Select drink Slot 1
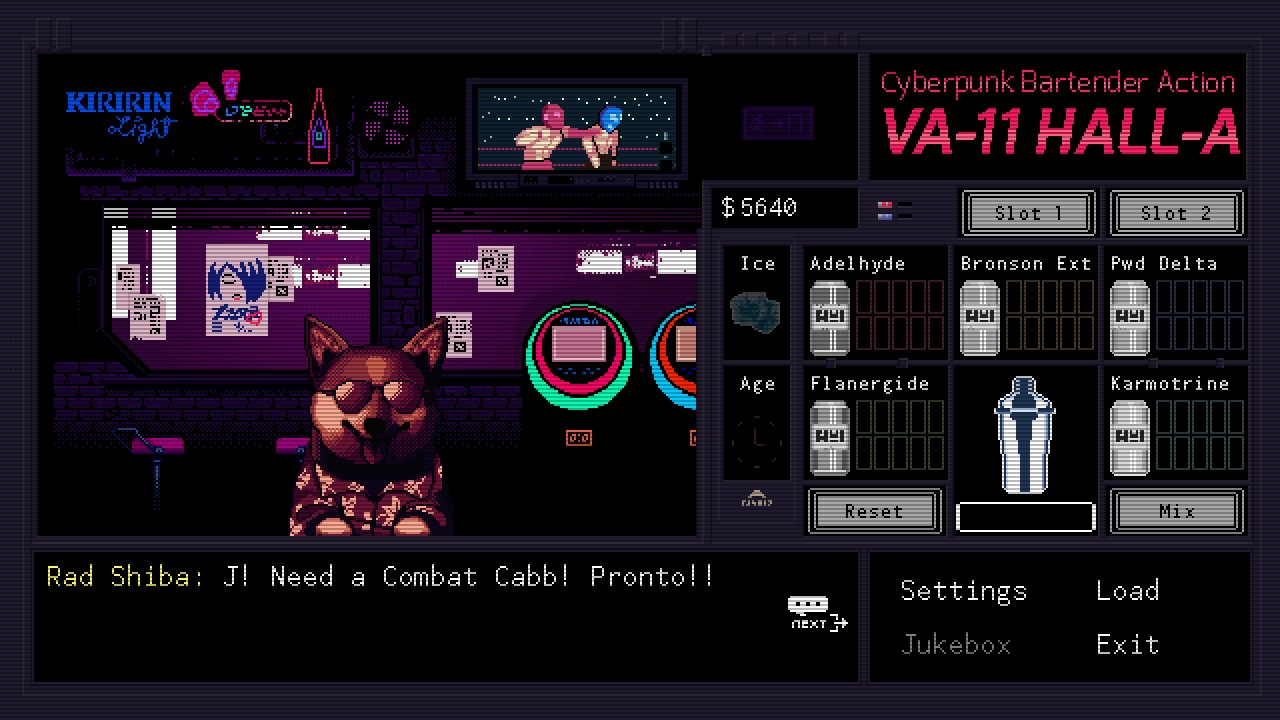The height and width of the screenshot is (720, 1280). point(1028,213)
